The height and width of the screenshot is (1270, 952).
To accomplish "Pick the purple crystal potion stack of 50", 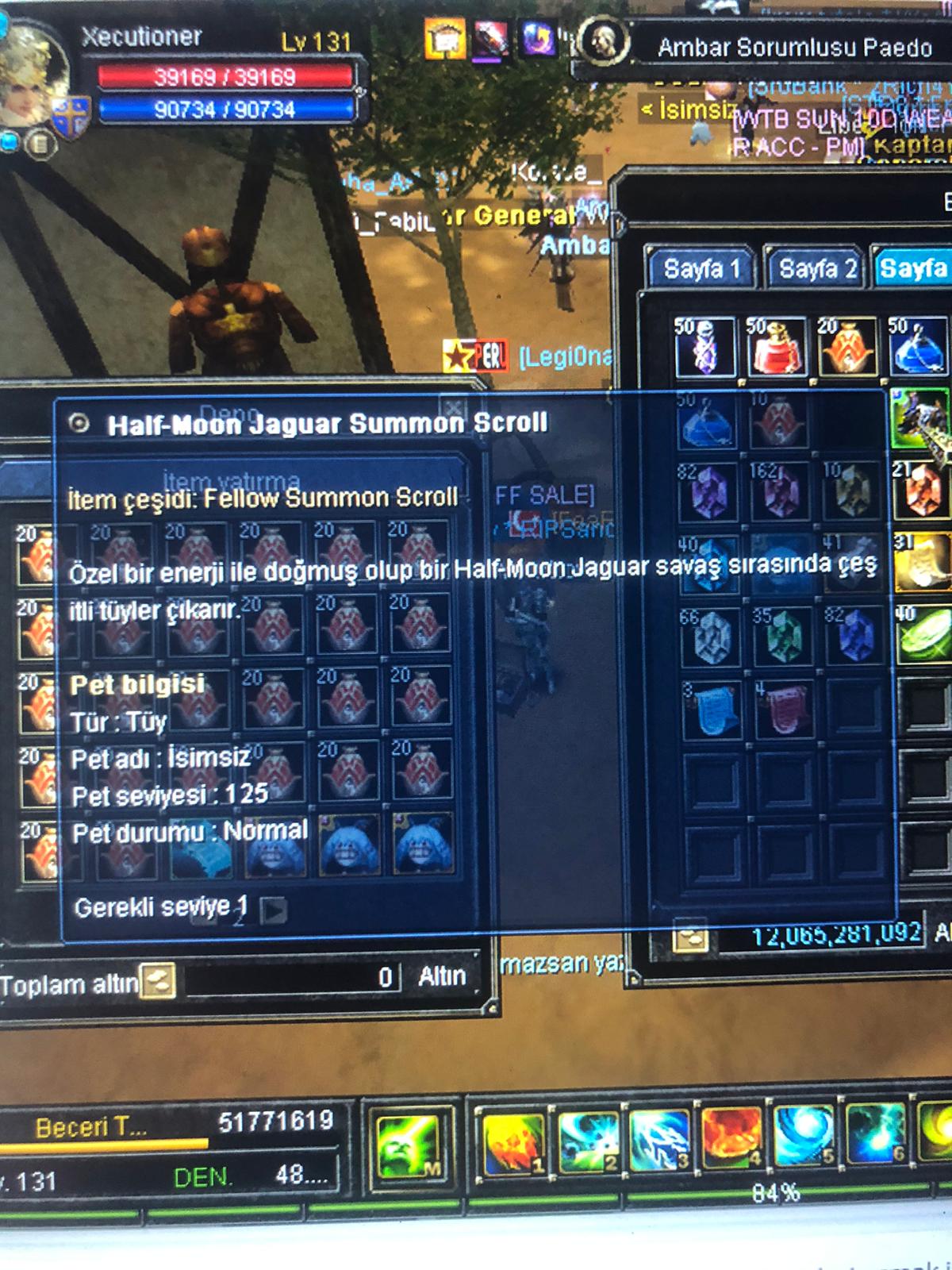I will point(705,347).
